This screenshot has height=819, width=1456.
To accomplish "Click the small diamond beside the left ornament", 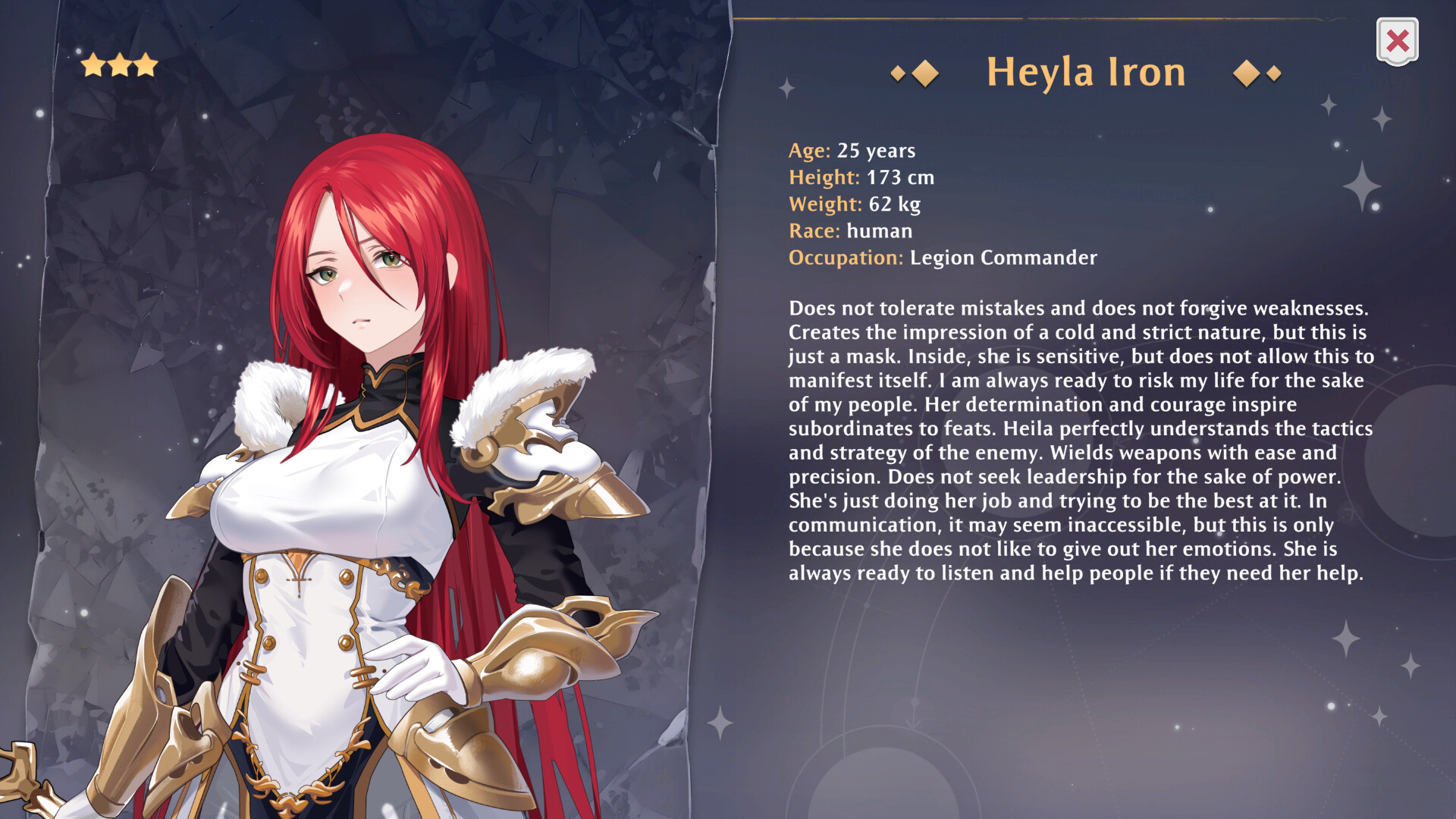I will pos(898,73).
